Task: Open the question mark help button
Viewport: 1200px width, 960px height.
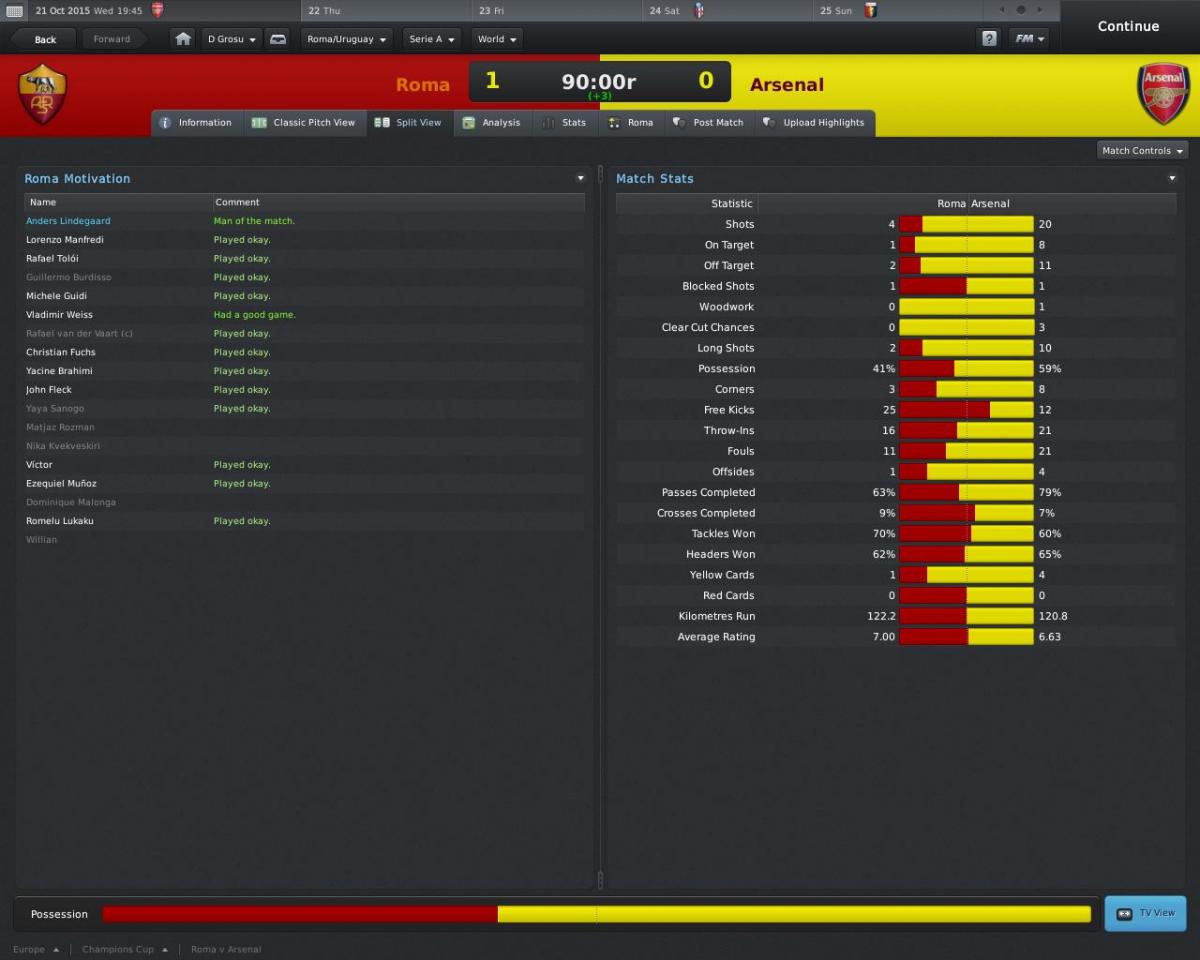Action: (989, 39)
